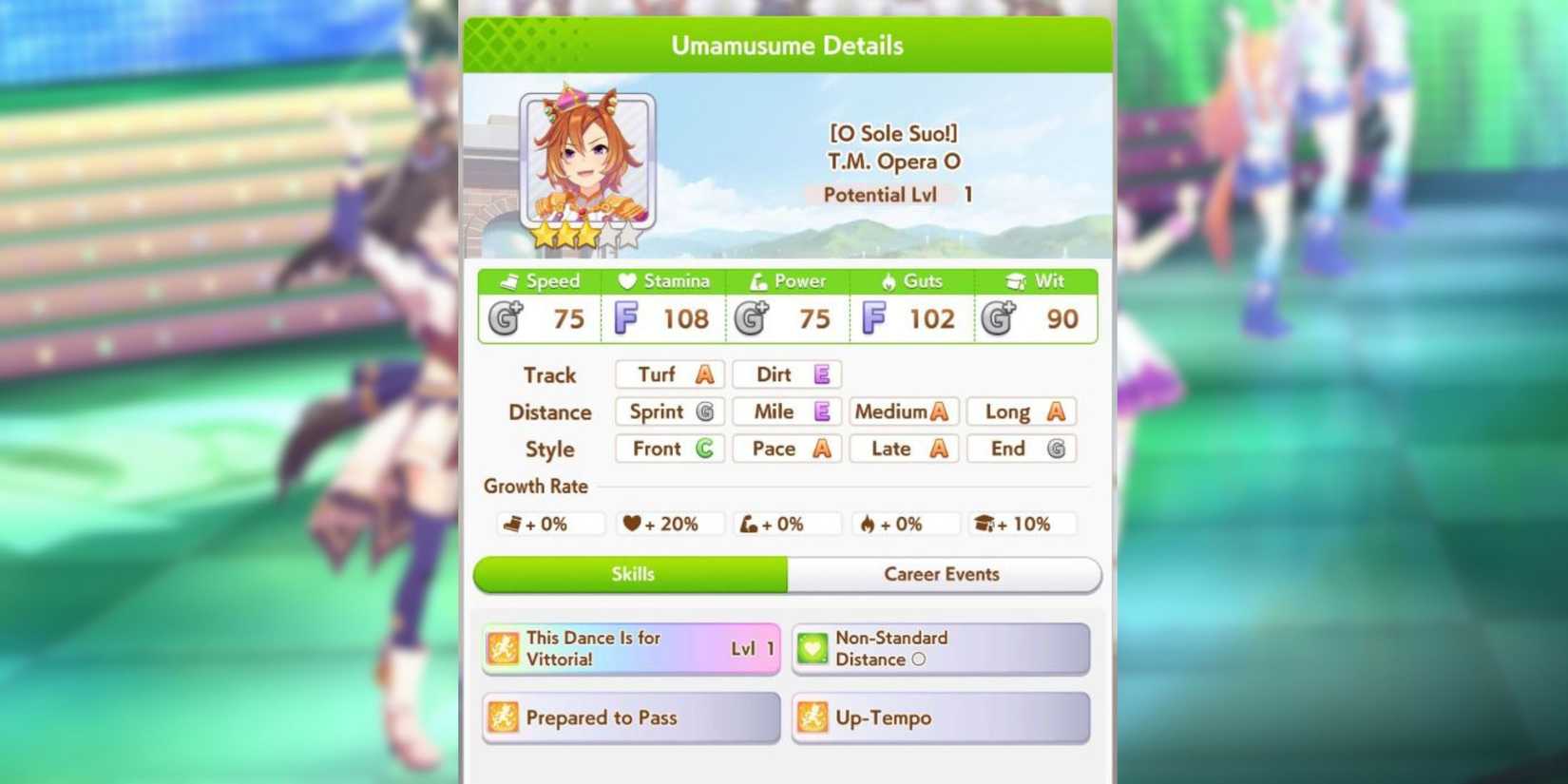The height and width of the screenshot is (784, 1568).
Task: Toggle the Turf aptitude button
Action: [668, 374]
